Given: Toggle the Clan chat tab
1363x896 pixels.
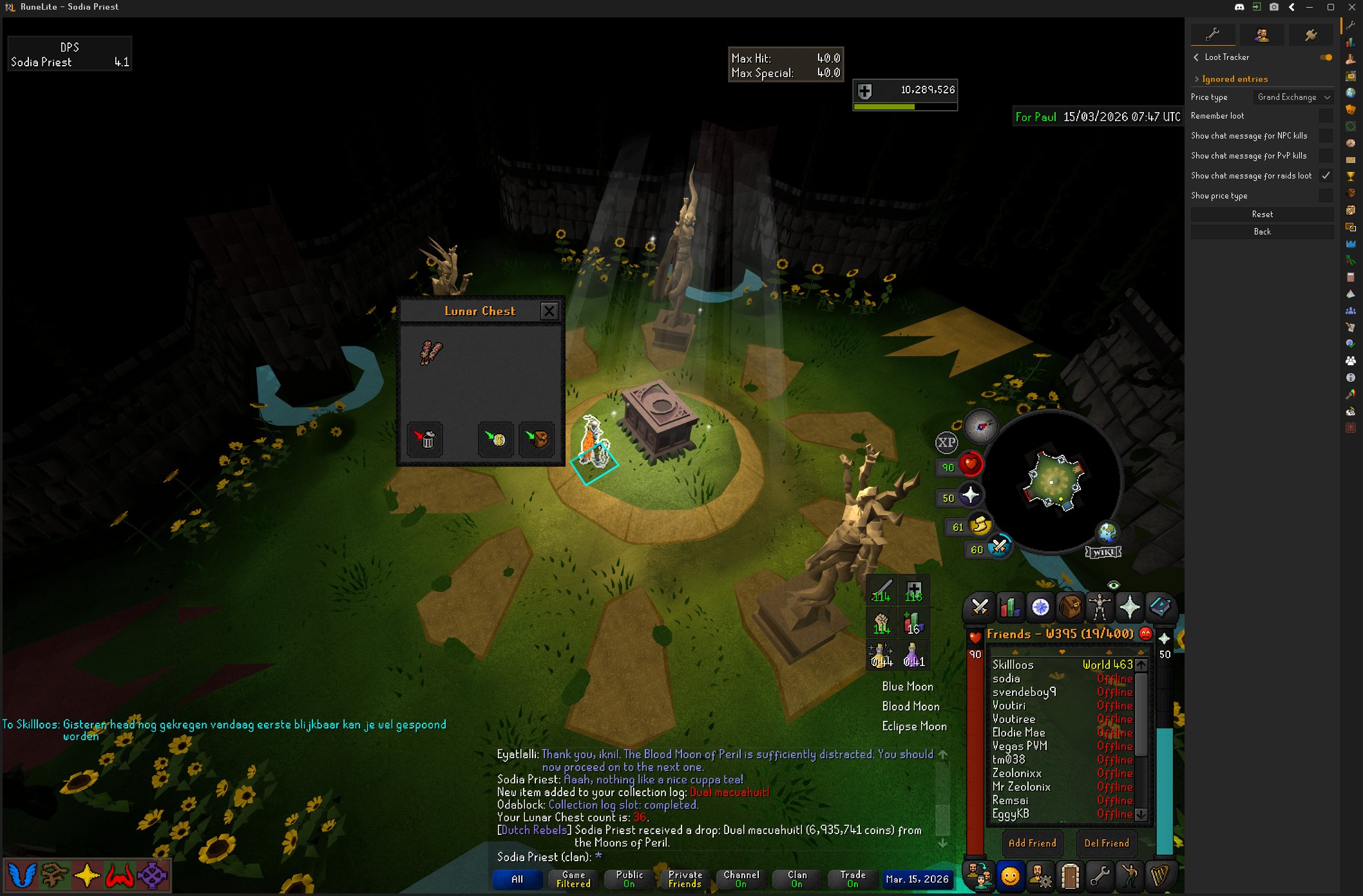Looking at the screenshot, I should click(797, 879).
